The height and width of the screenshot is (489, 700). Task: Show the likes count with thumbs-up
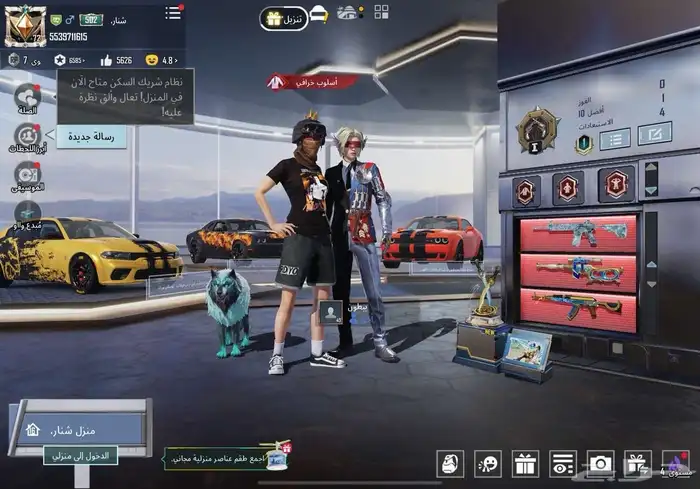pos(117,60)
